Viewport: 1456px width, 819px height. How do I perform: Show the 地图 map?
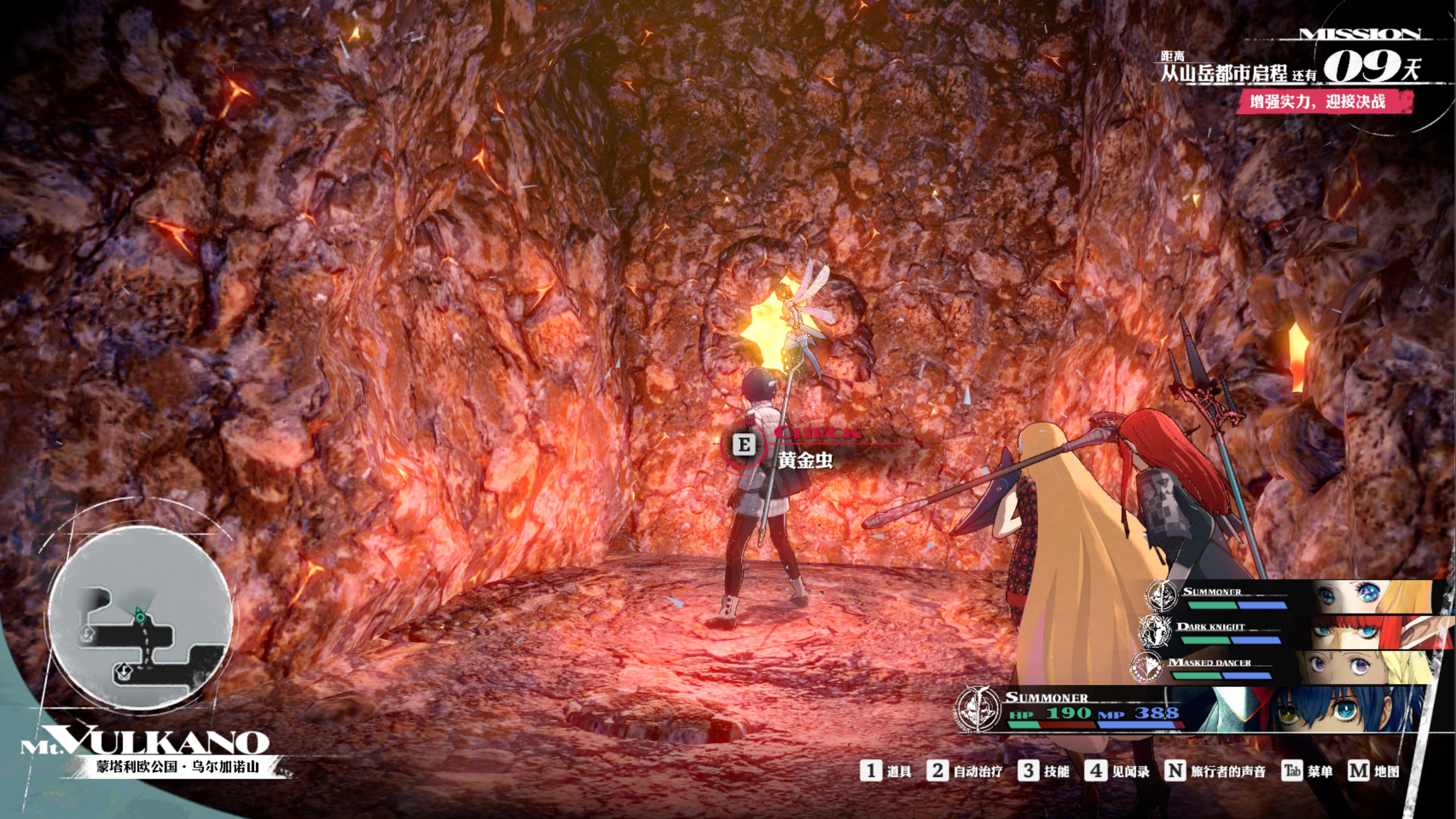1374,772
